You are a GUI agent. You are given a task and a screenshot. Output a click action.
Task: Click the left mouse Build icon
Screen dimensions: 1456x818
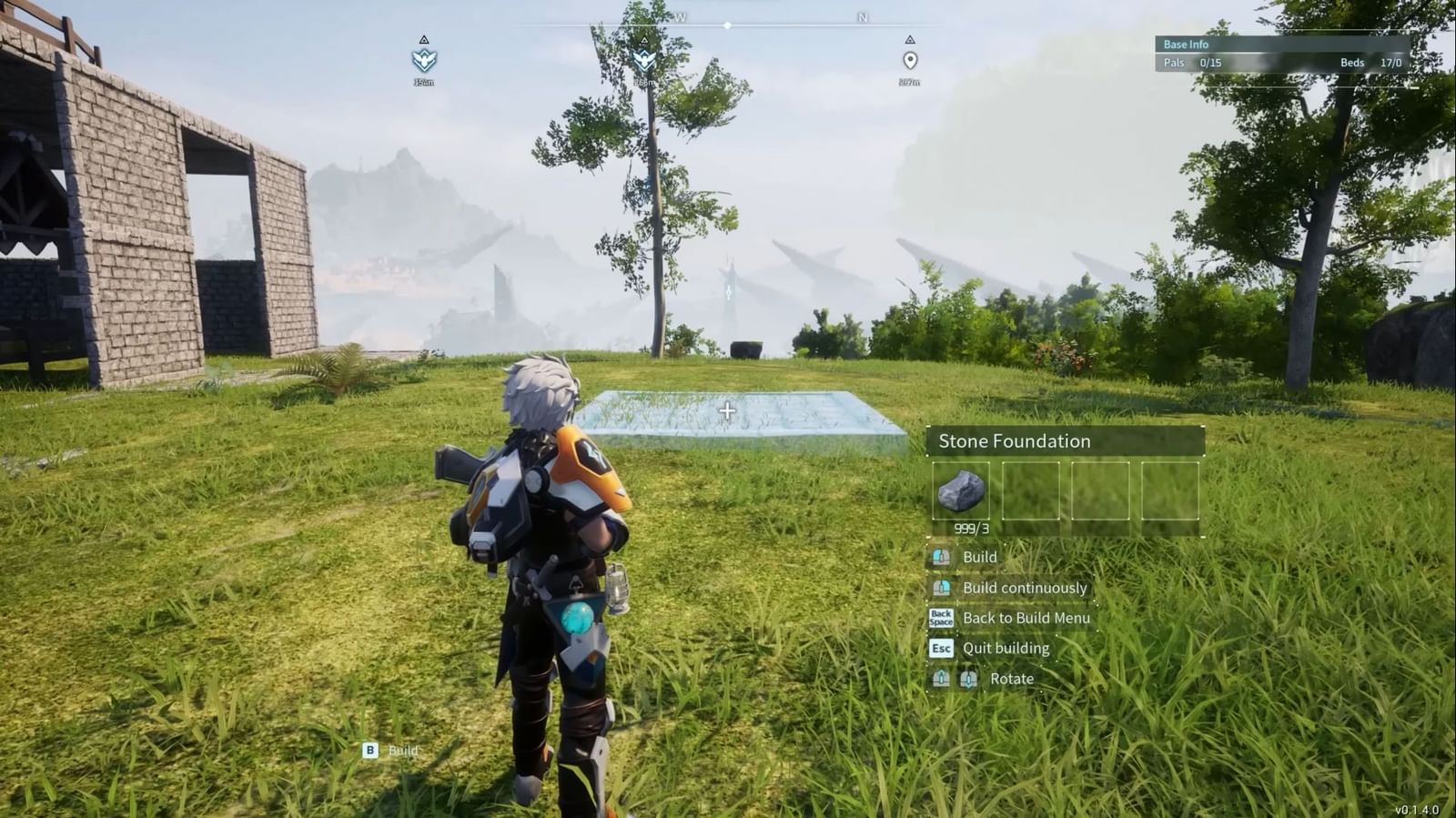click(941, 556)
